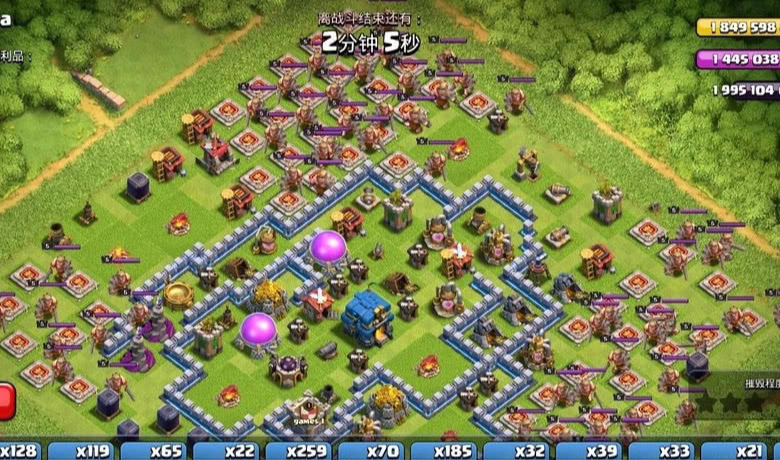Choose the troop slot with x119
The height and width of the screenshot is (460, 780).
coord(92,451)
